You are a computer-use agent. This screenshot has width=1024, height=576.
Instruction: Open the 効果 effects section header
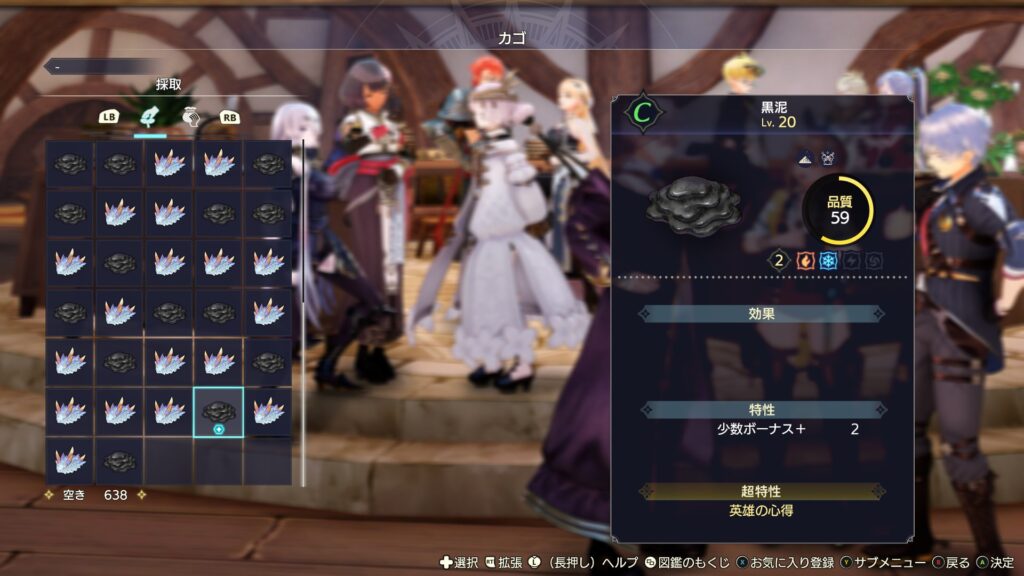click(762, 313)
